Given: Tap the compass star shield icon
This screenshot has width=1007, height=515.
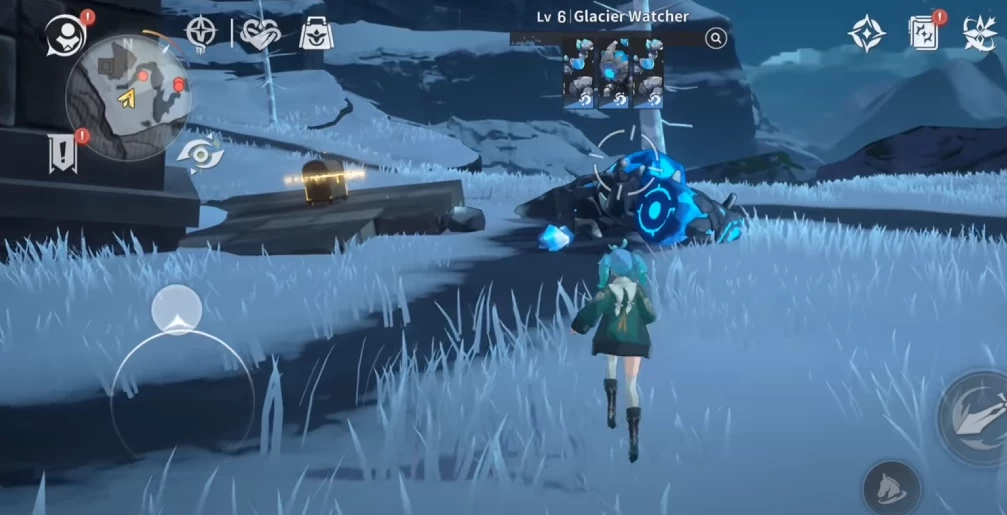Looking at the screenshot, I should tap(202, 33).
